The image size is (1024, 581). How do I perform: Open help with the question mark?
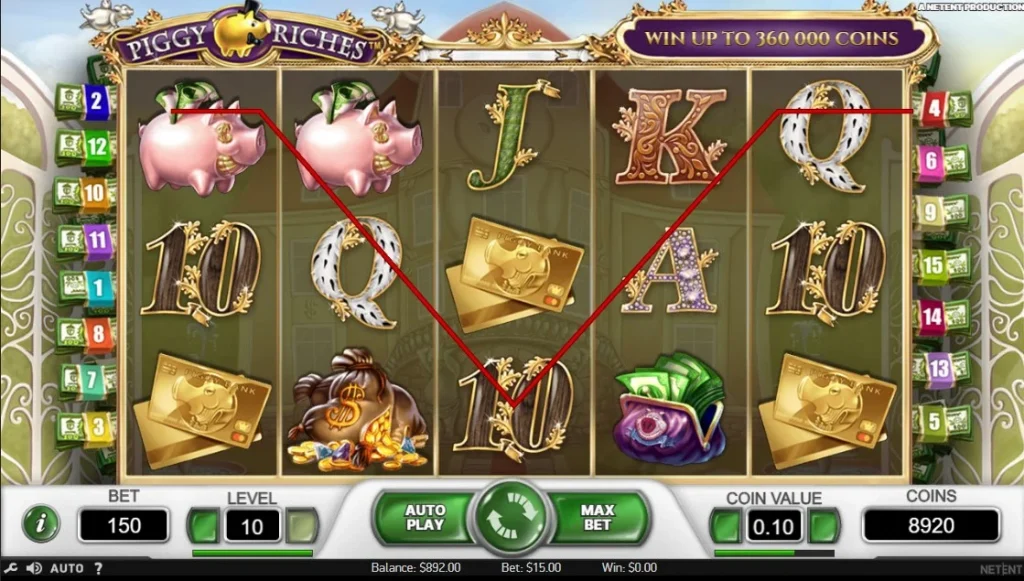[98, 568]
